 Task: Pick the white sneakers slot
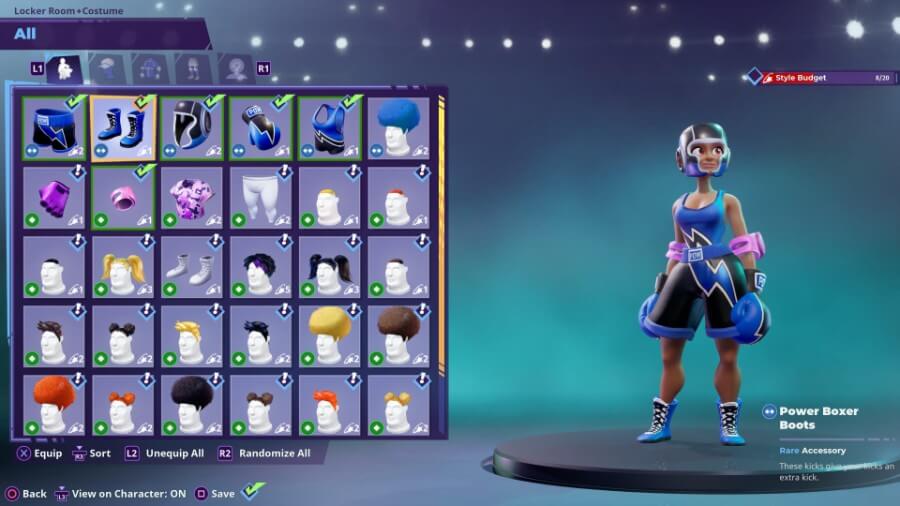[191, 267]
